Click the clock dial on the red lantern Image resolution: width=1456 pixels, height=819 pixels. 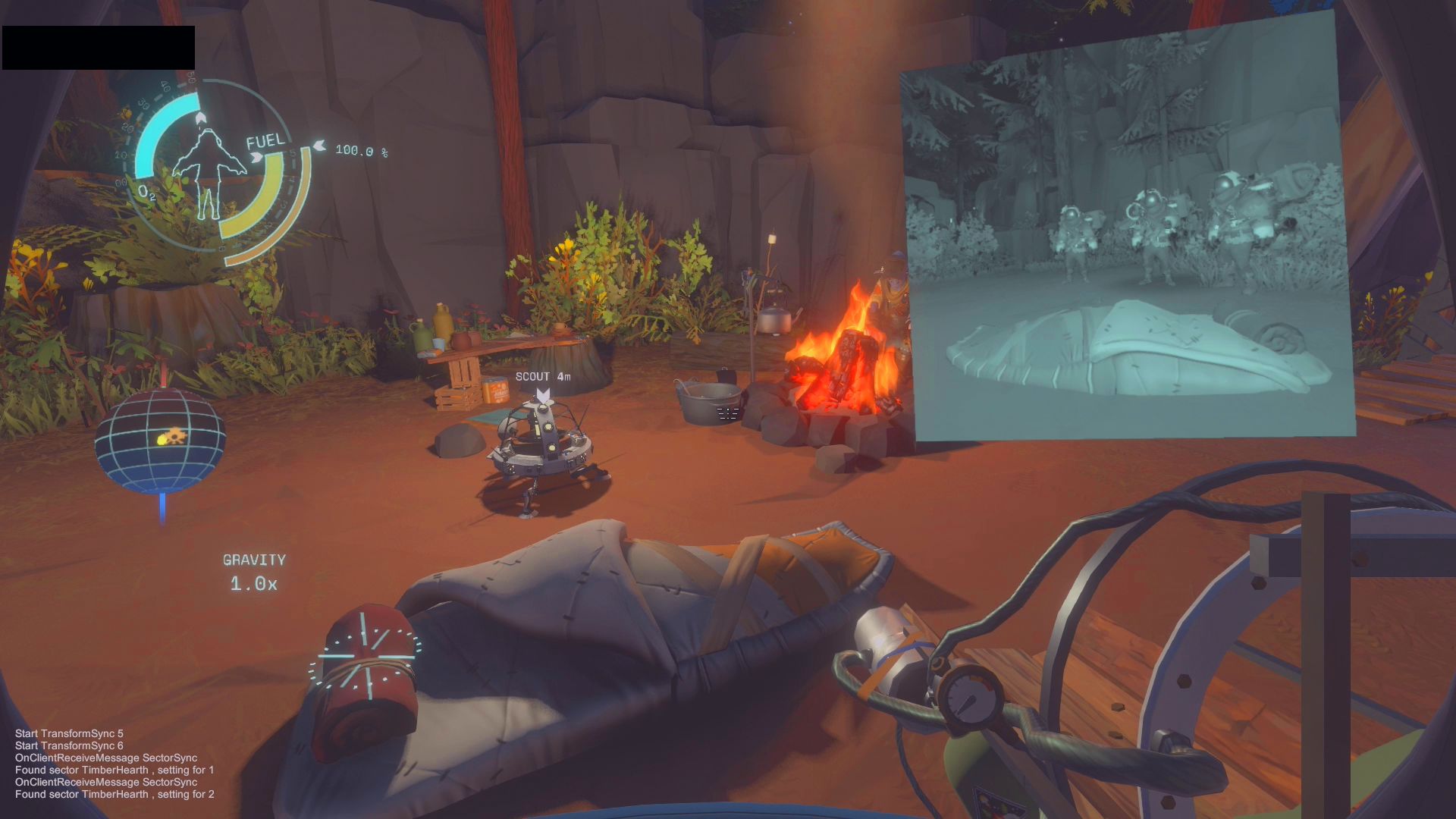point(369,657)
